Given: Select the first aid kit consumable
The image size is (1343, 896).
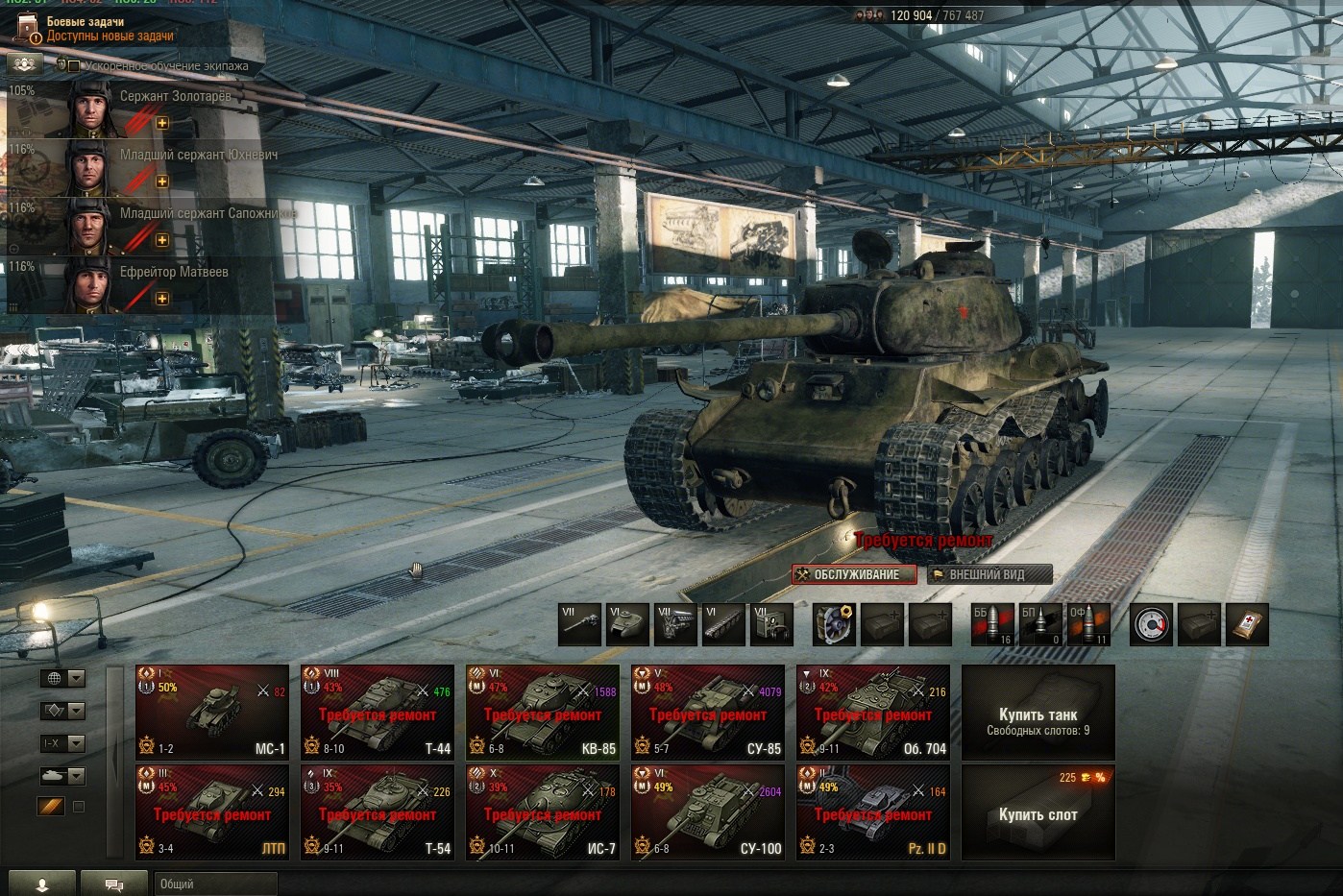Looking at the screenshot, I should coord(1248,625).
